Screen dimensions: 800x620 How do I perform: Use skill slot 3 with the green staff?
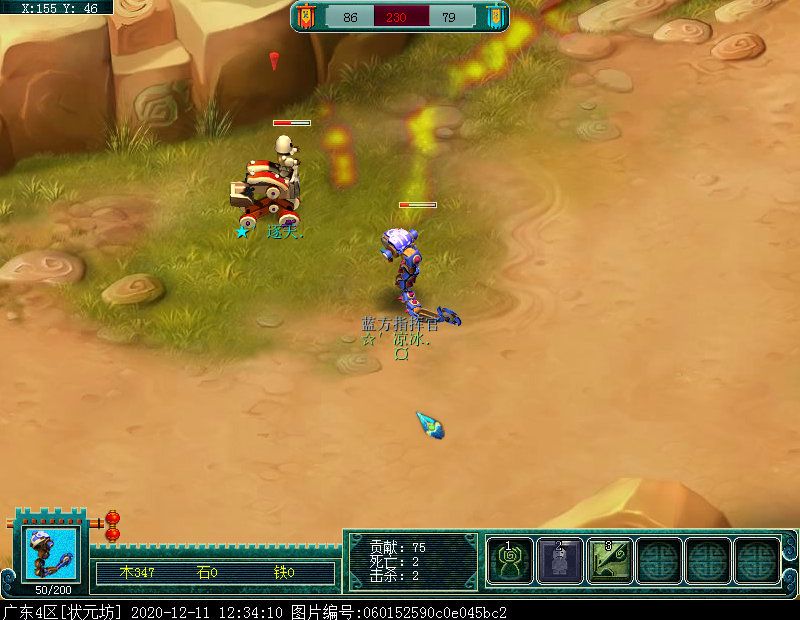point(609,561)
